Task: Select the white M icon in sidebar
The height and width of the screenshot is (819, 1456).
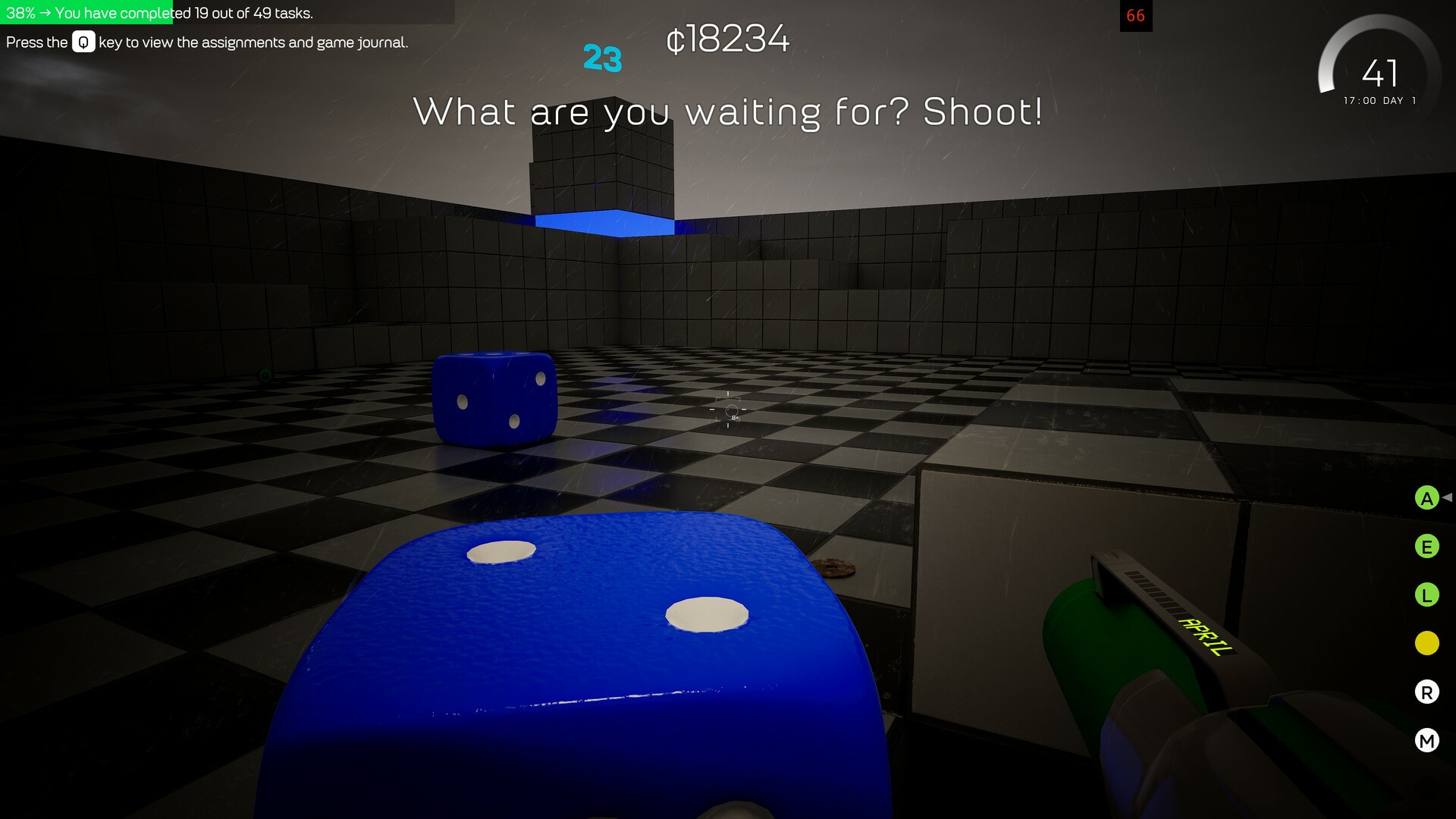Action: [1427, 739]
